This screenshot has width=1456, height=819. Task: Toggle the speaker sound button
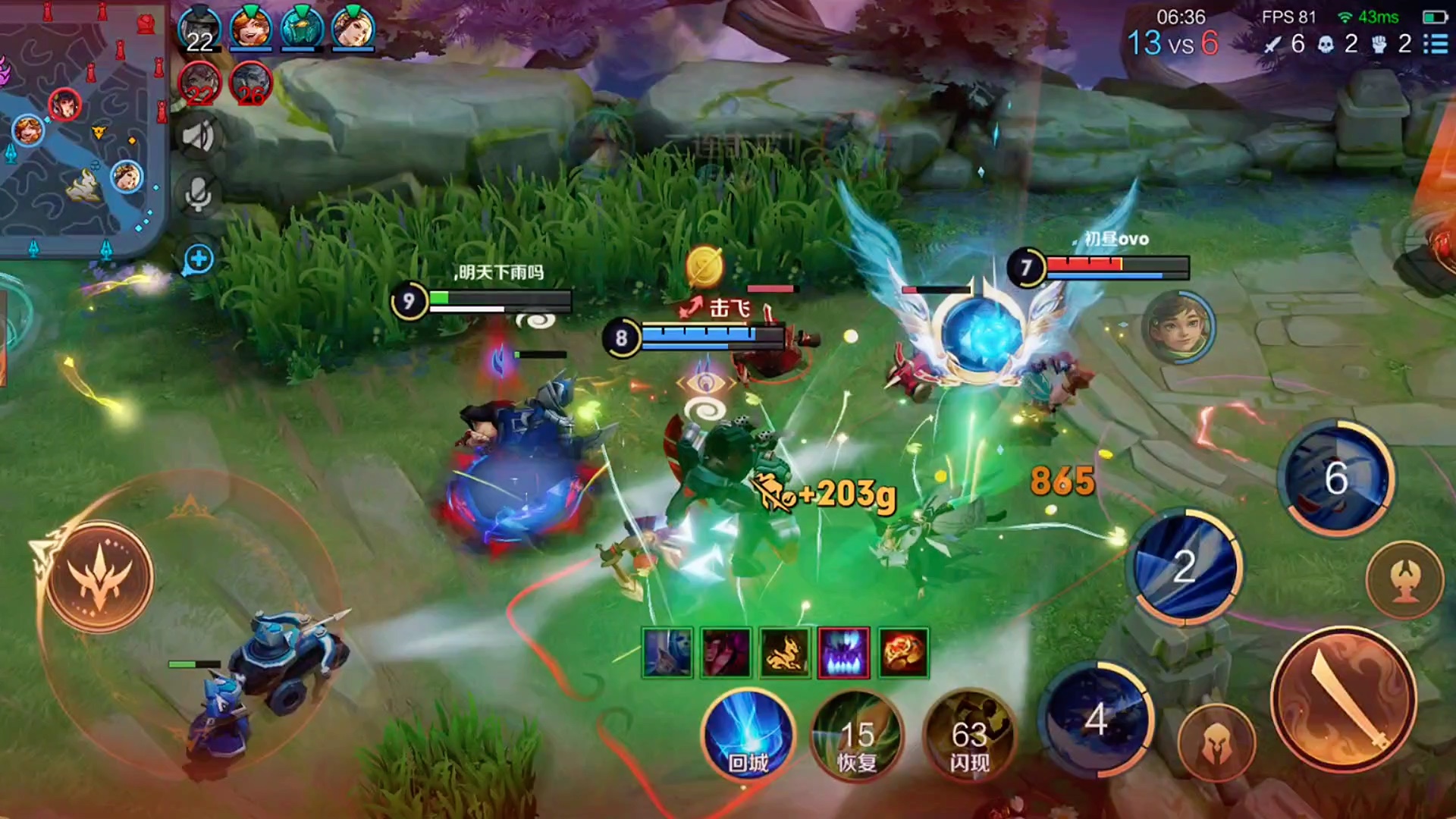[199, 137]
